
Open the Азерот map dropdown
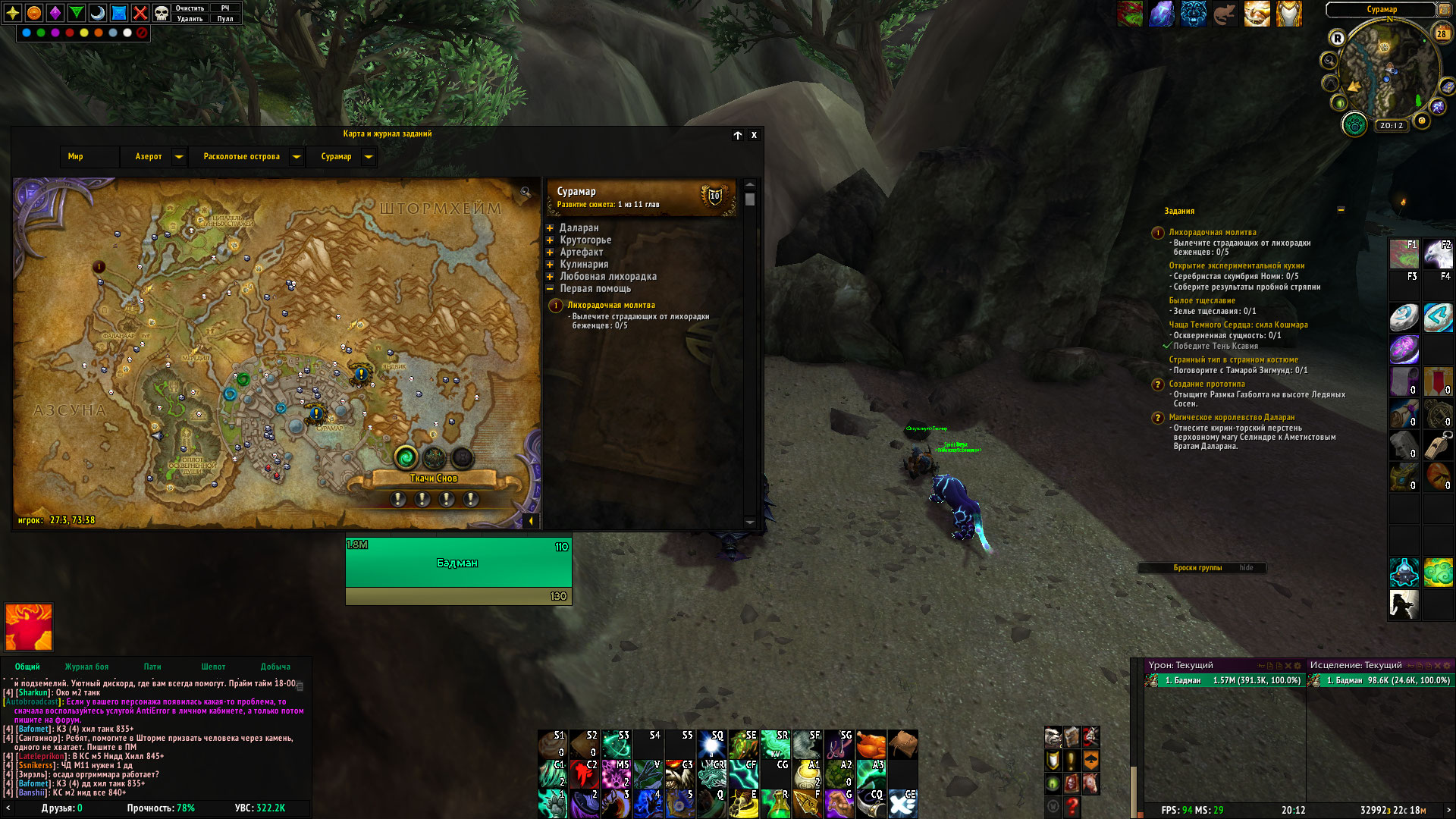[x=179, y=157]
